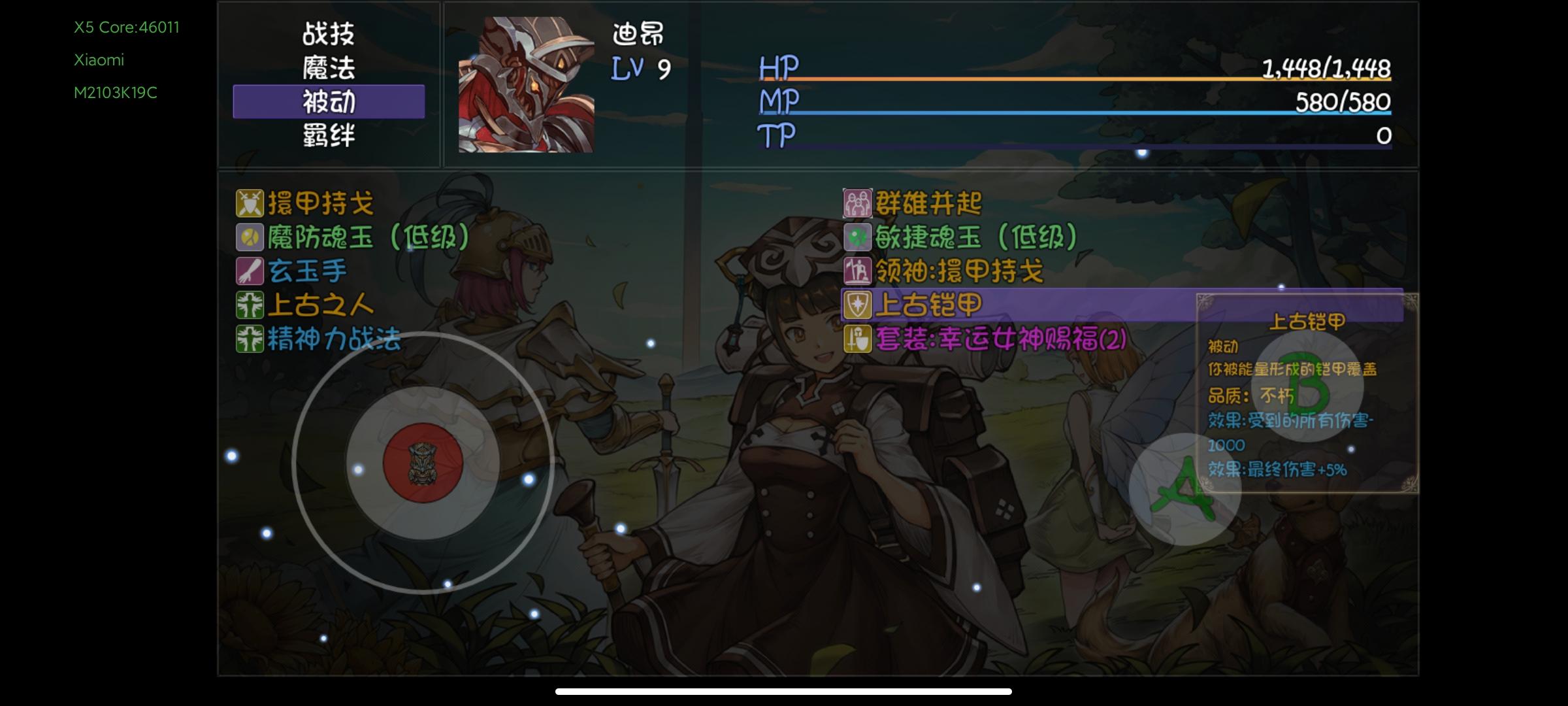This screenshot has width=1568, height=706.
Task: Select the 玄玉手 passive icon
Action: 250,270
